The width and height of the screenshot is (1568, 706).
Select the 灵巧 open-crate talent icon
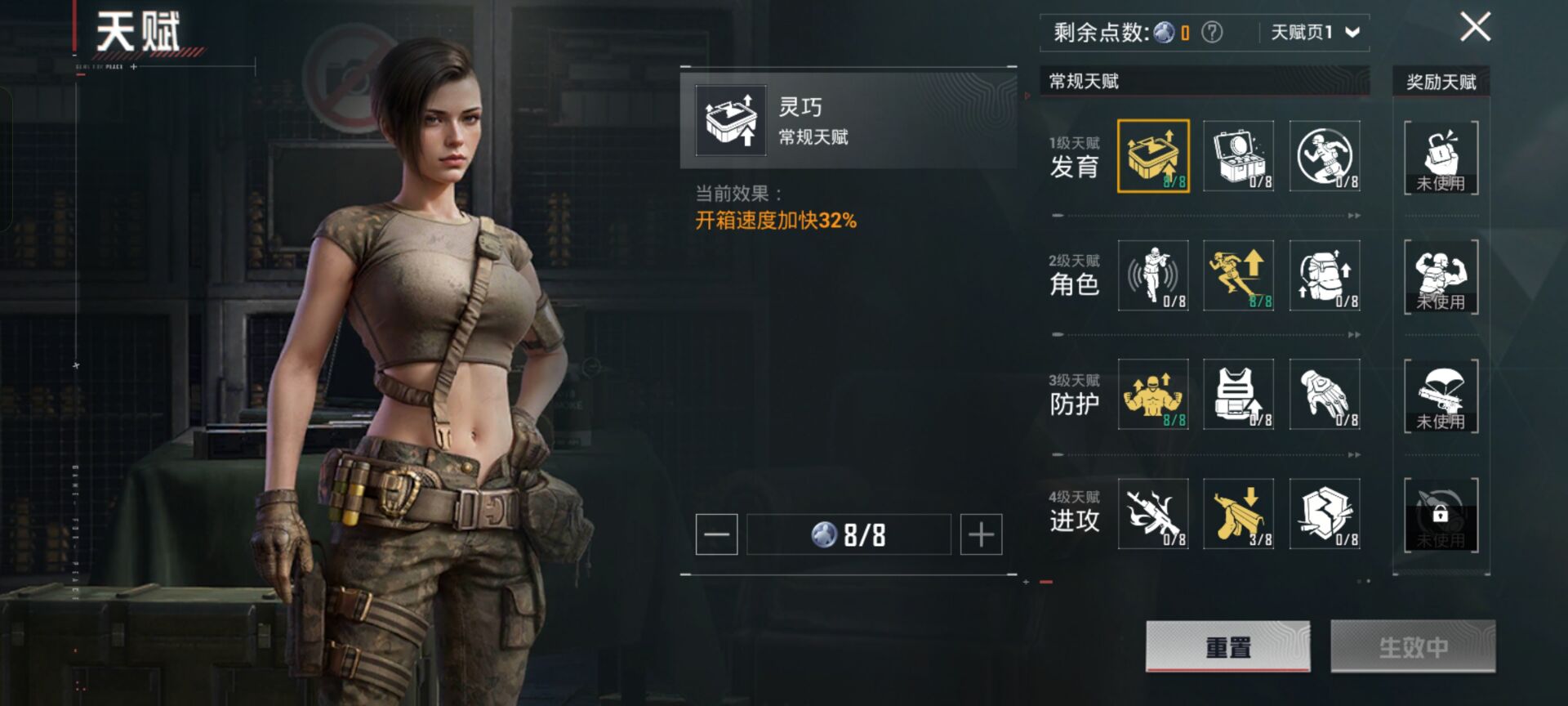pos(1153,155)
